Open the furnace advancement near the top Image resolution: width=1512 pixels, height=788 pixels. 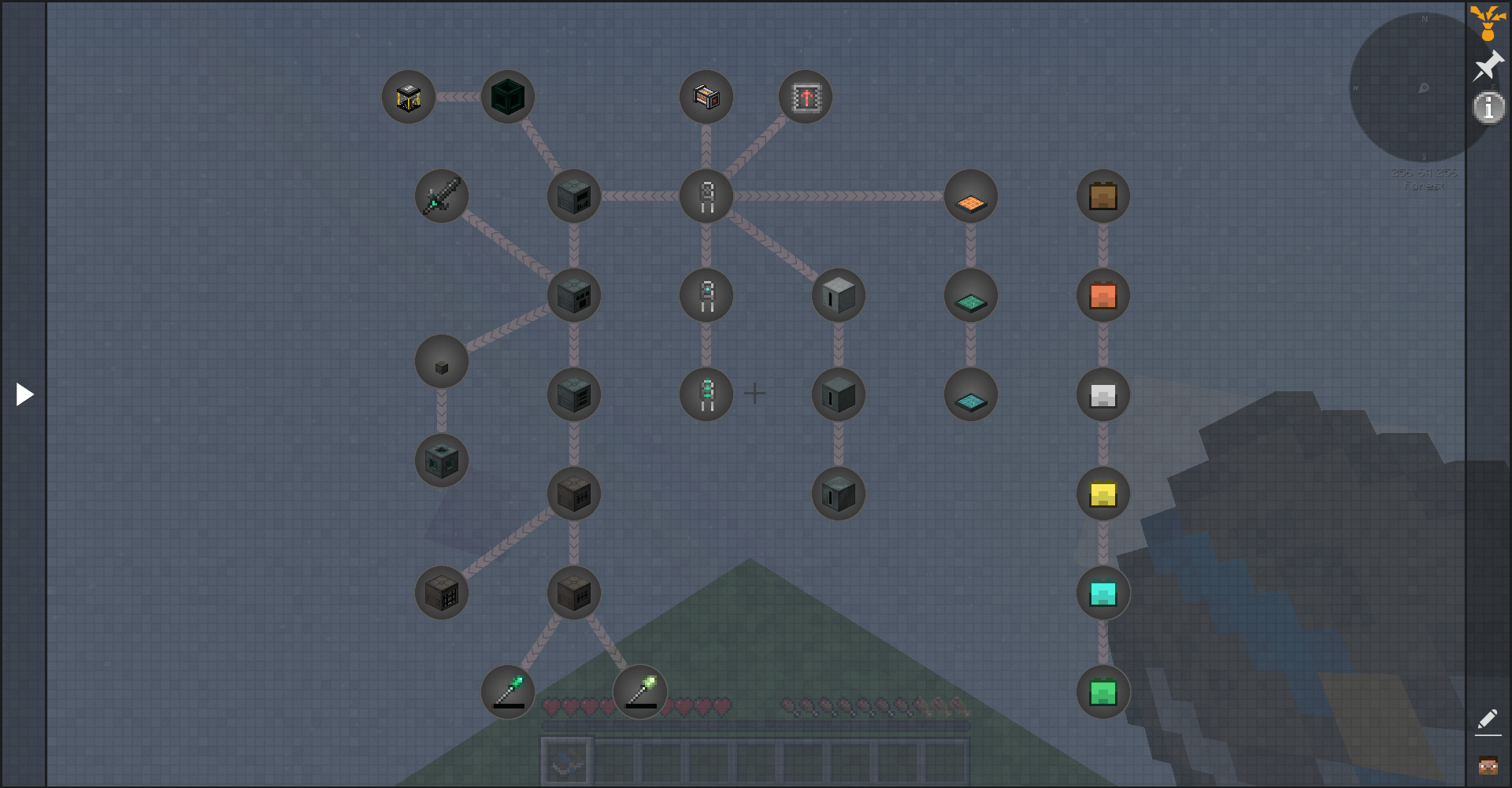coord(706,97)
